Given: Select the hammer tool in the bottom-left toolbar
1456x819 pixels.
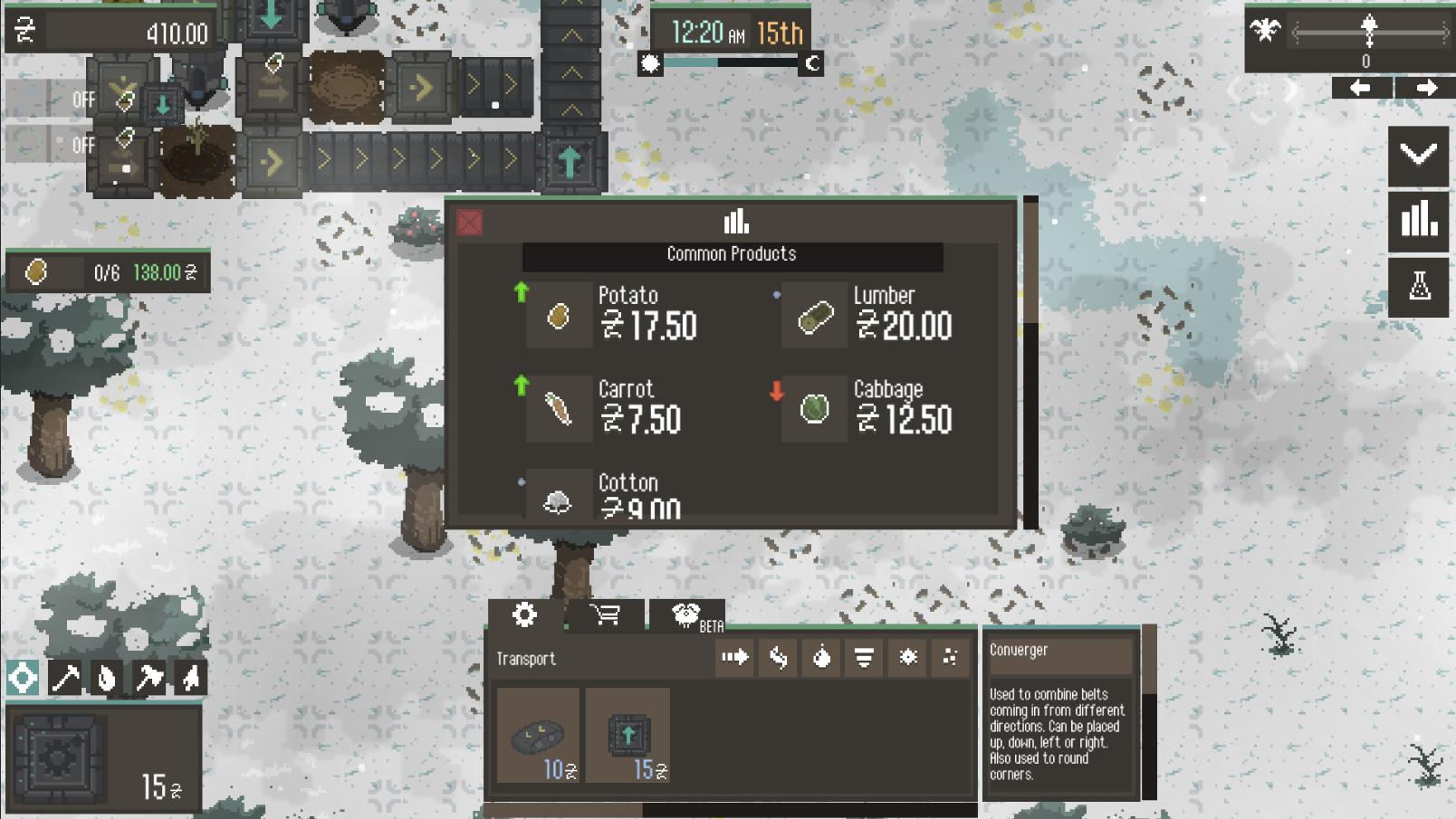Looking at the screenshot, I should click(x=65, y=677).
